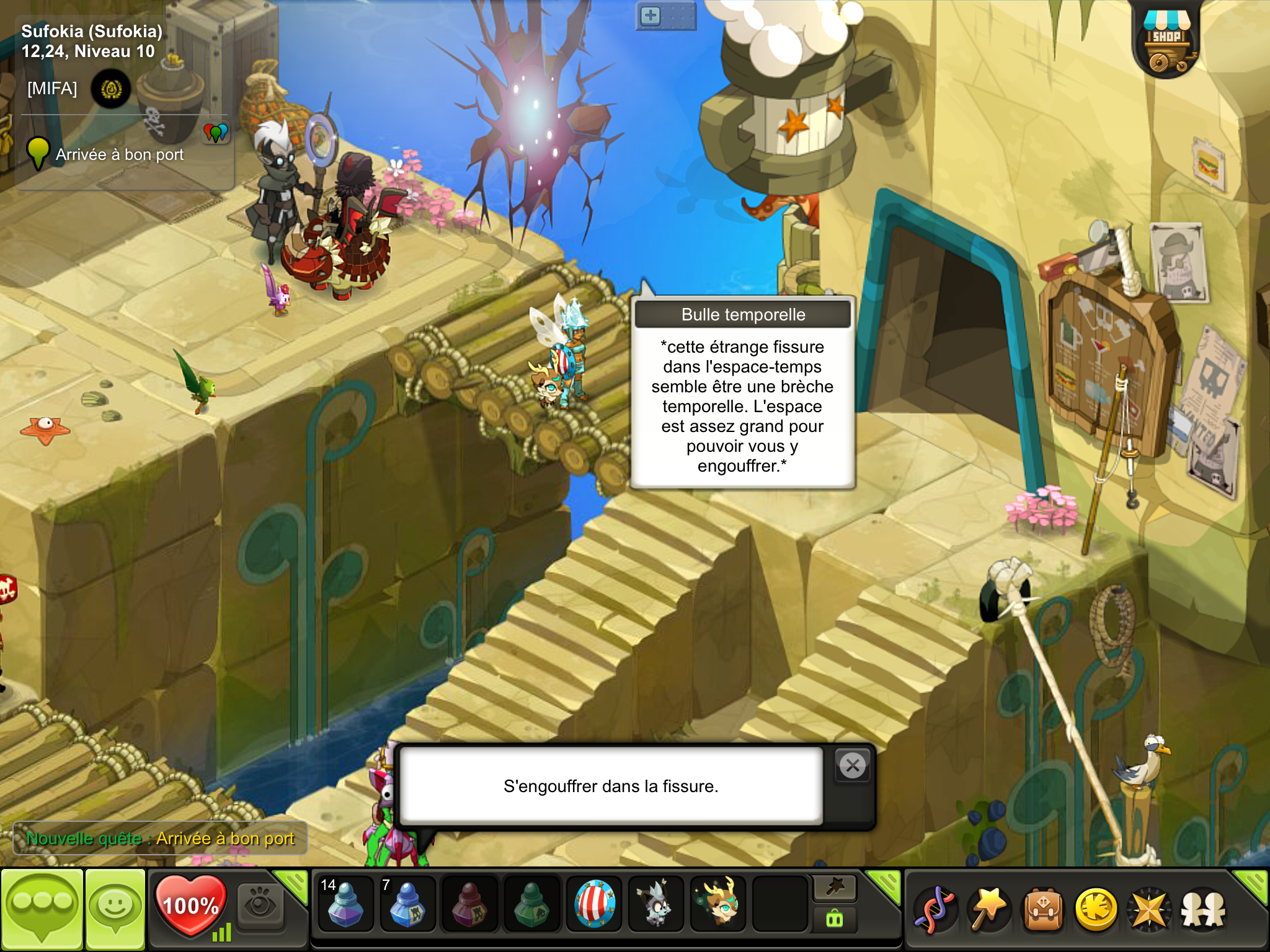Switch shortcut bar to items bag
The width and height of the screenshot is (1270, 952).
click(835, 920)
